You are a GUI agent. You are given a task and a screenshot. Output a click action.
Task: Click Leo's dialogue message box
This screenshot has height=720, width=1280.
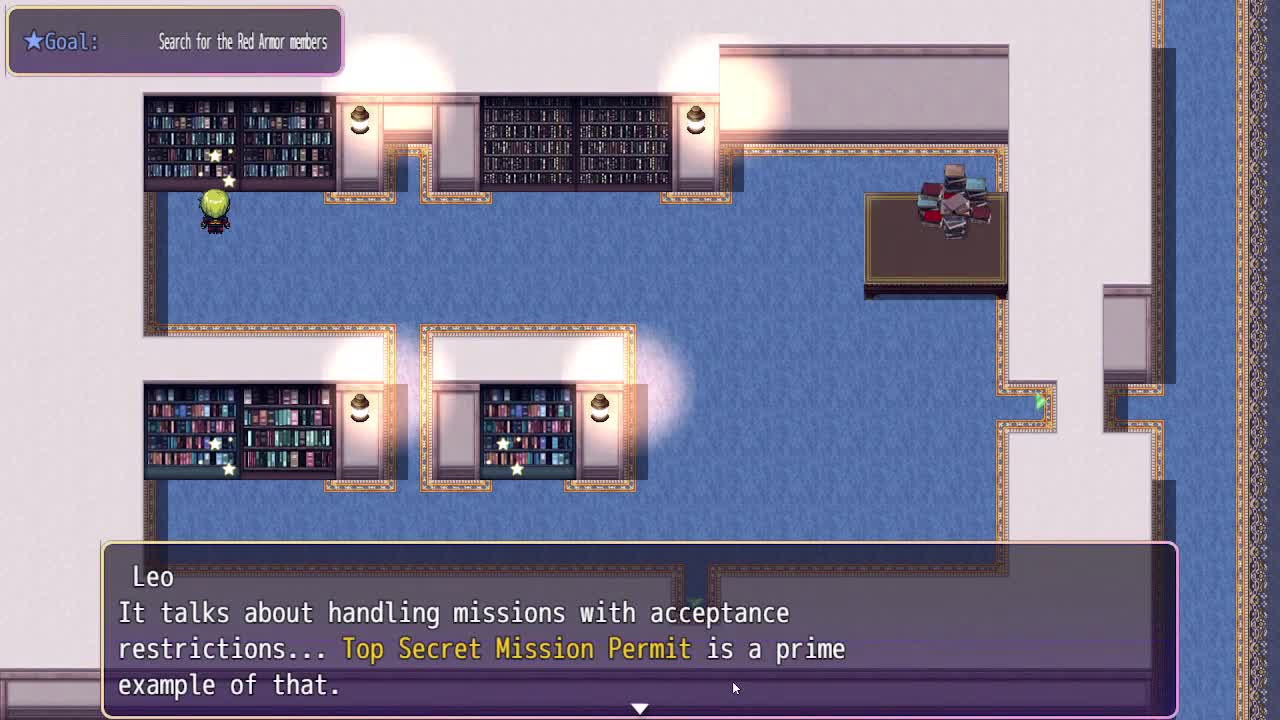pyautogui.click(x=640, y=630)
